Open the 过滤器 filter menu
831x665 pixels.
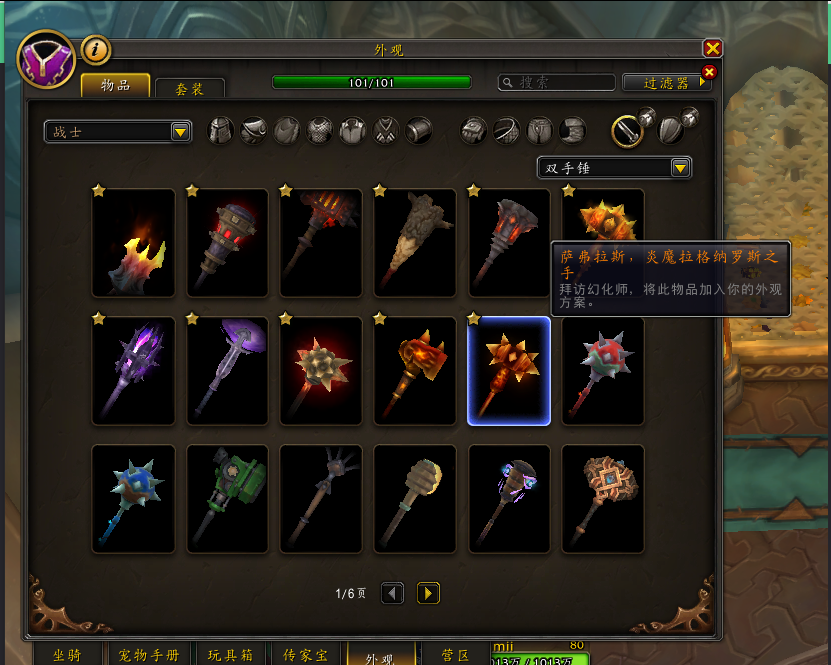point(666,83)
